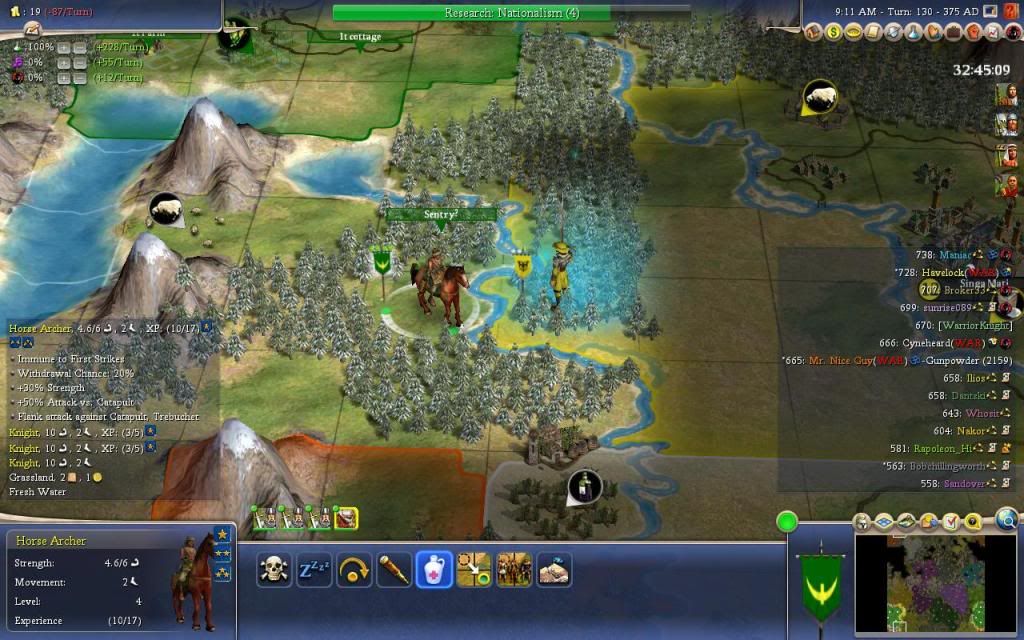Open the domestic advisor house icon
This screenshot has height=640, width=1024.
[813, 33]
